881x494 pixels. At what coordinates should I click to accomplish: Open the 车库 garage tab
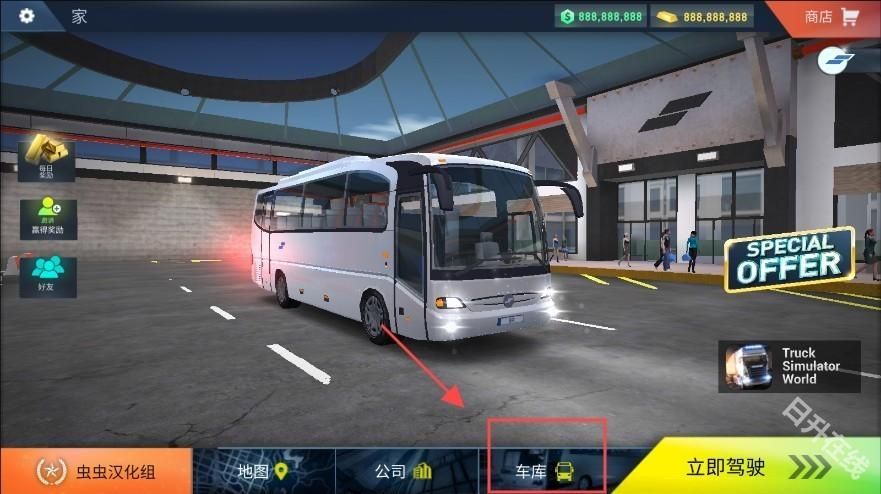pos(545,471)
